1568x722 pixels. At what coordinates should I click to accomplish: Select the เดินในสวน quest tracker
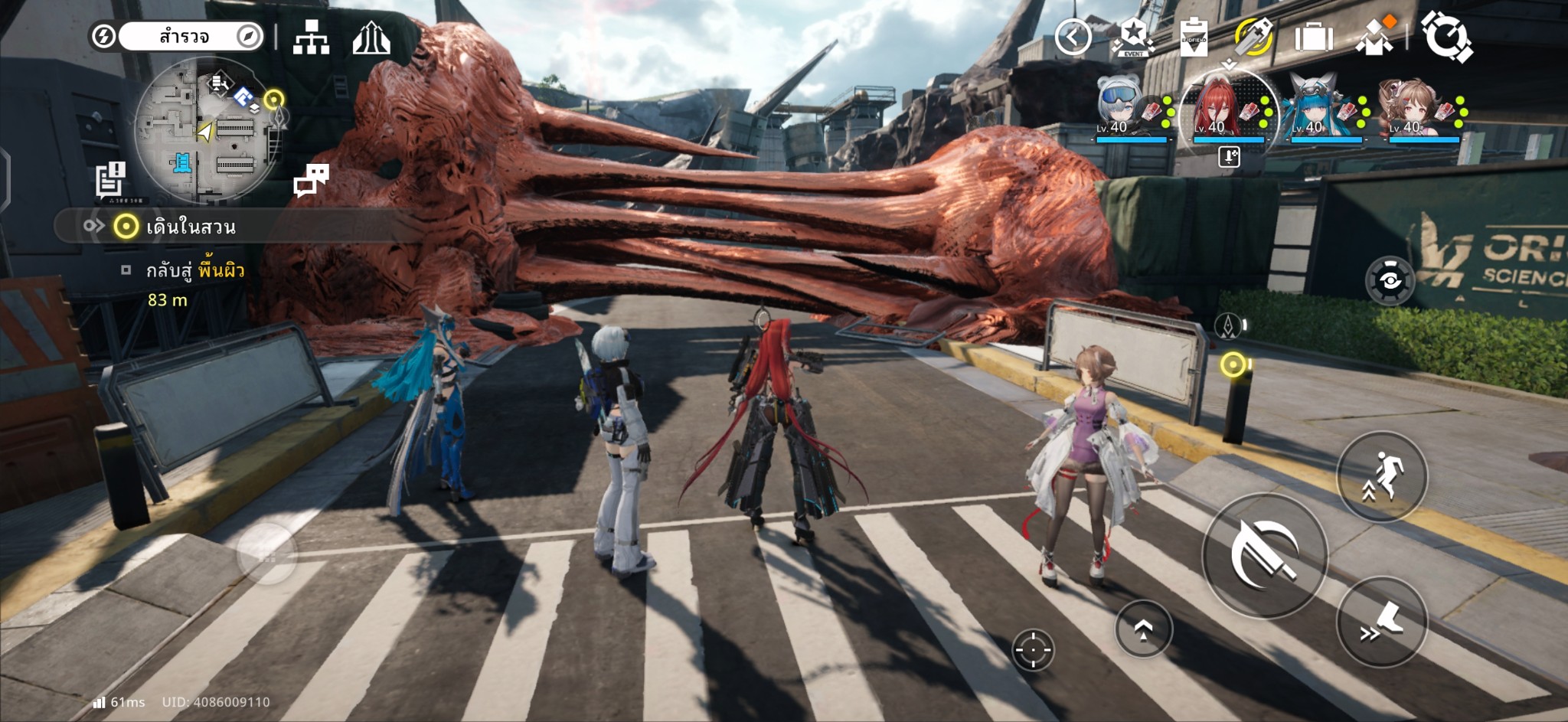pyautogui.click(x=191, y=227)
